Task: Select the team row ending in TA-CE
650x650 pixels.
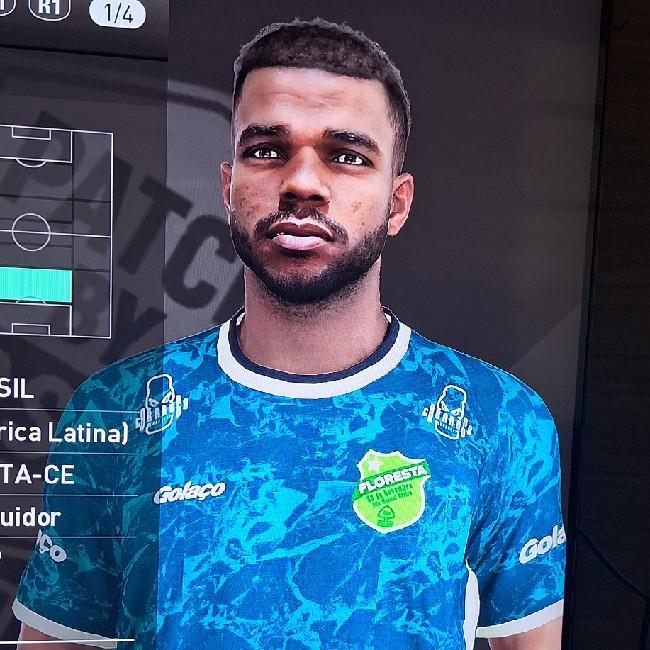Action: click(x=38, y=475)
